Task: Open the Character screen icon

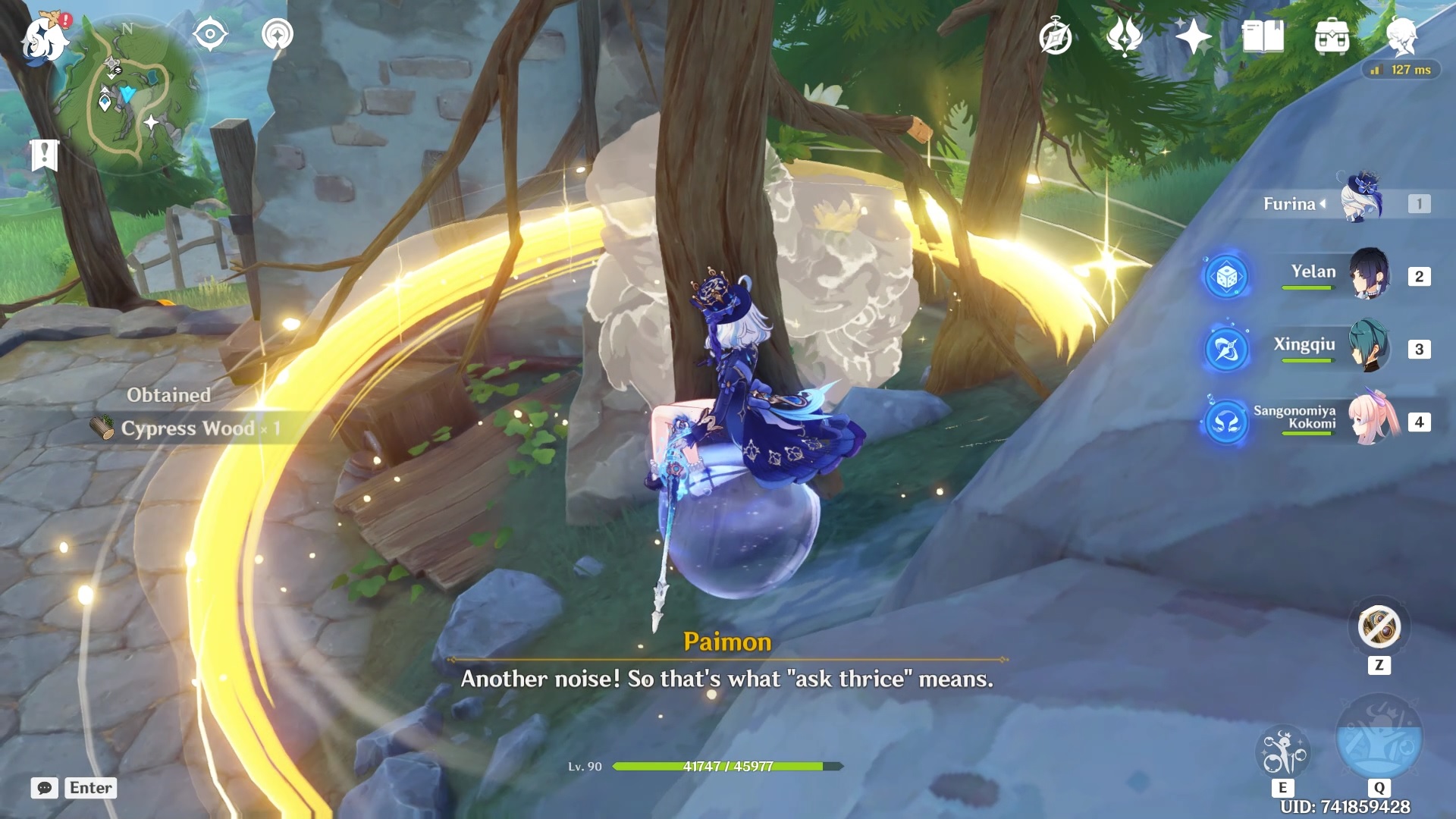Action: click(x=1401, y=36)
